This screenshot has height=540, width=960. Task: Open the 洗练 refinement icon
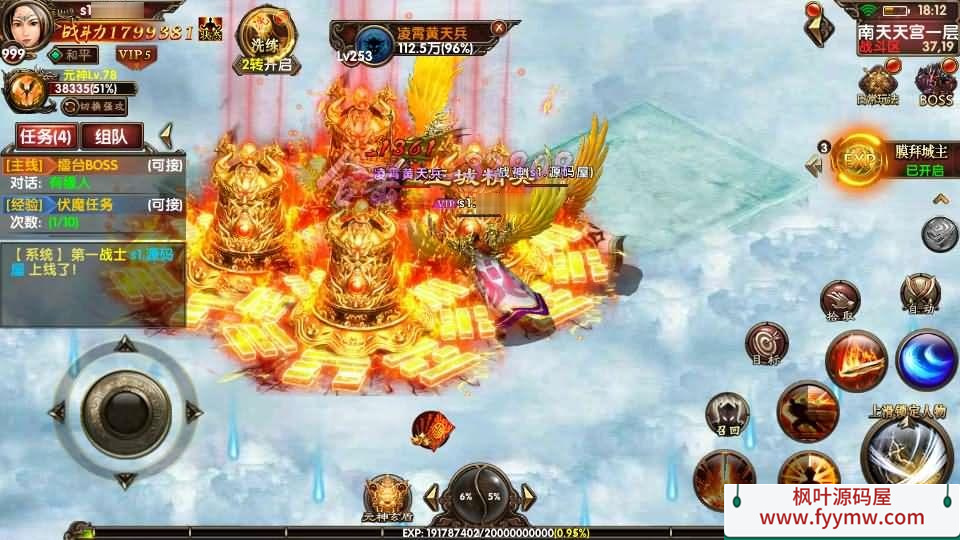point(265,38)
